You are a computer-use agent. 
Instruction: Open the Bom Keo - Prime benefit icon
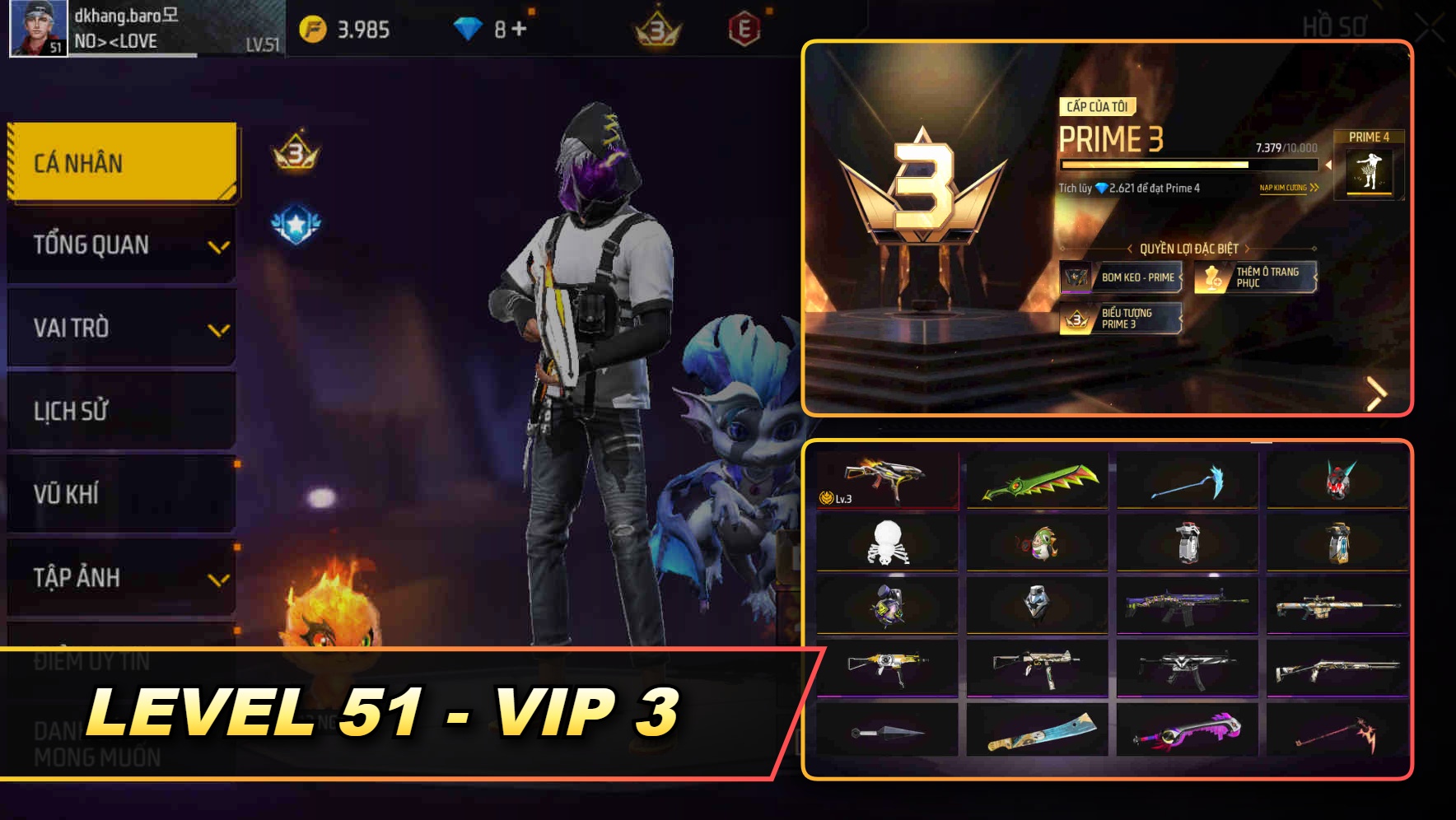(1076, 278)
